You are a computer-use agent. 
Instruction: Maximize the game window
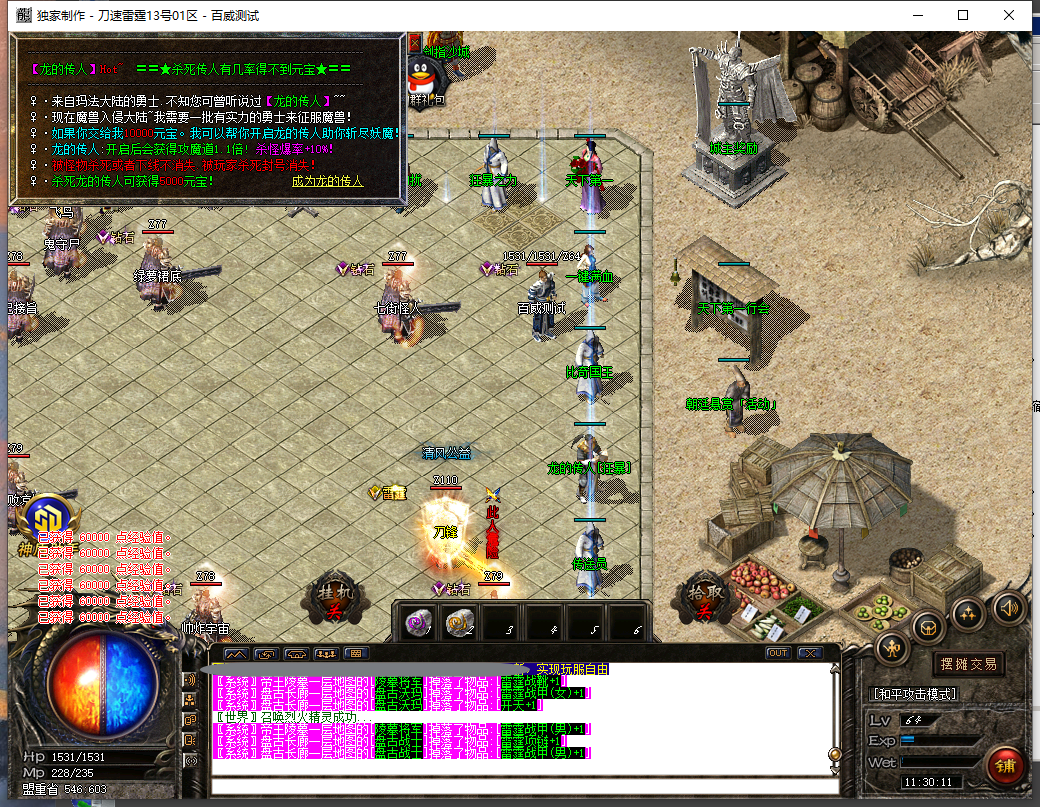click(963, 15)
